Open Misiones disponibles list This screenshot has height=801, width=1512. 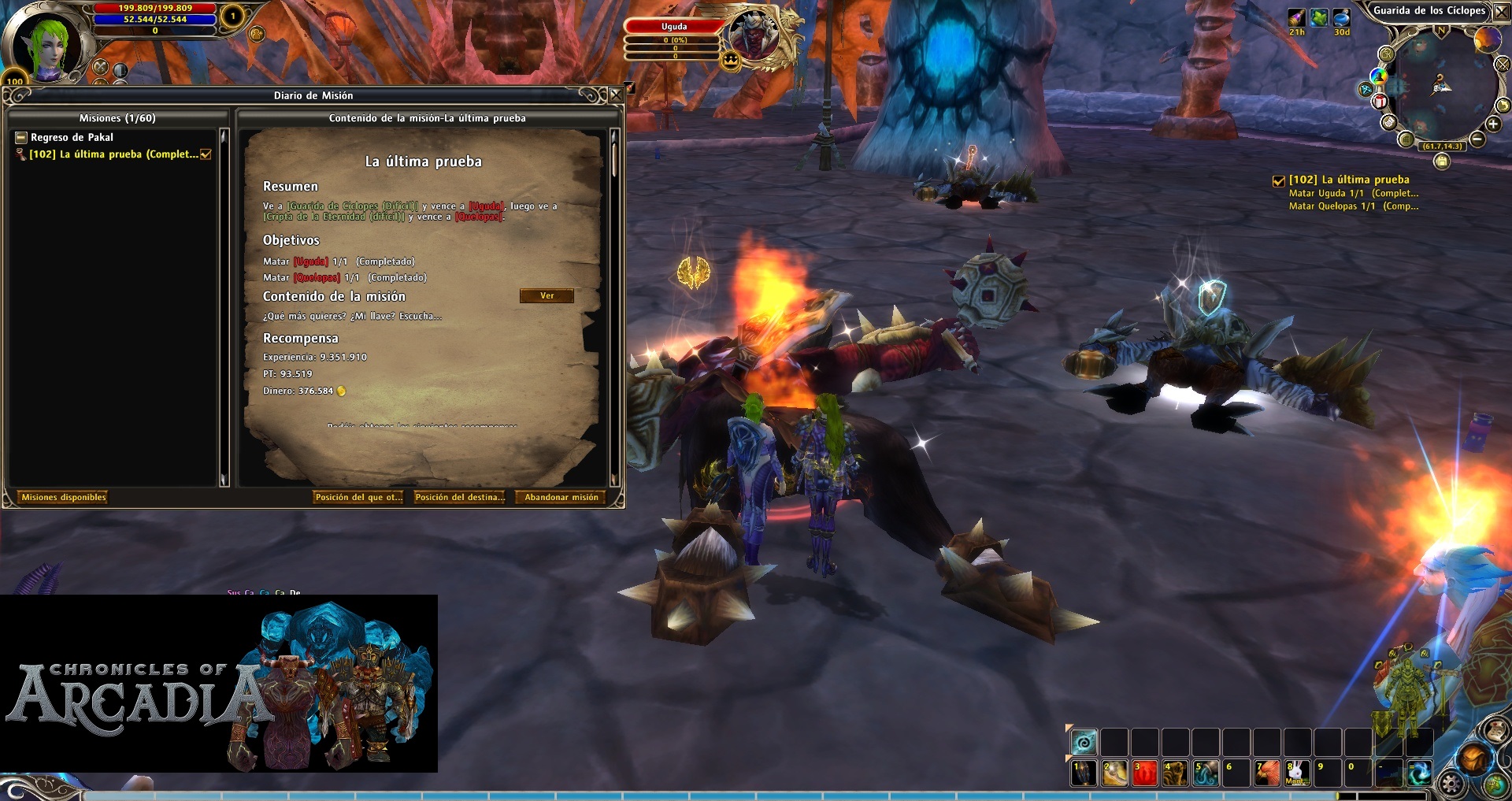pyautogui.click(x=63, y=497)
